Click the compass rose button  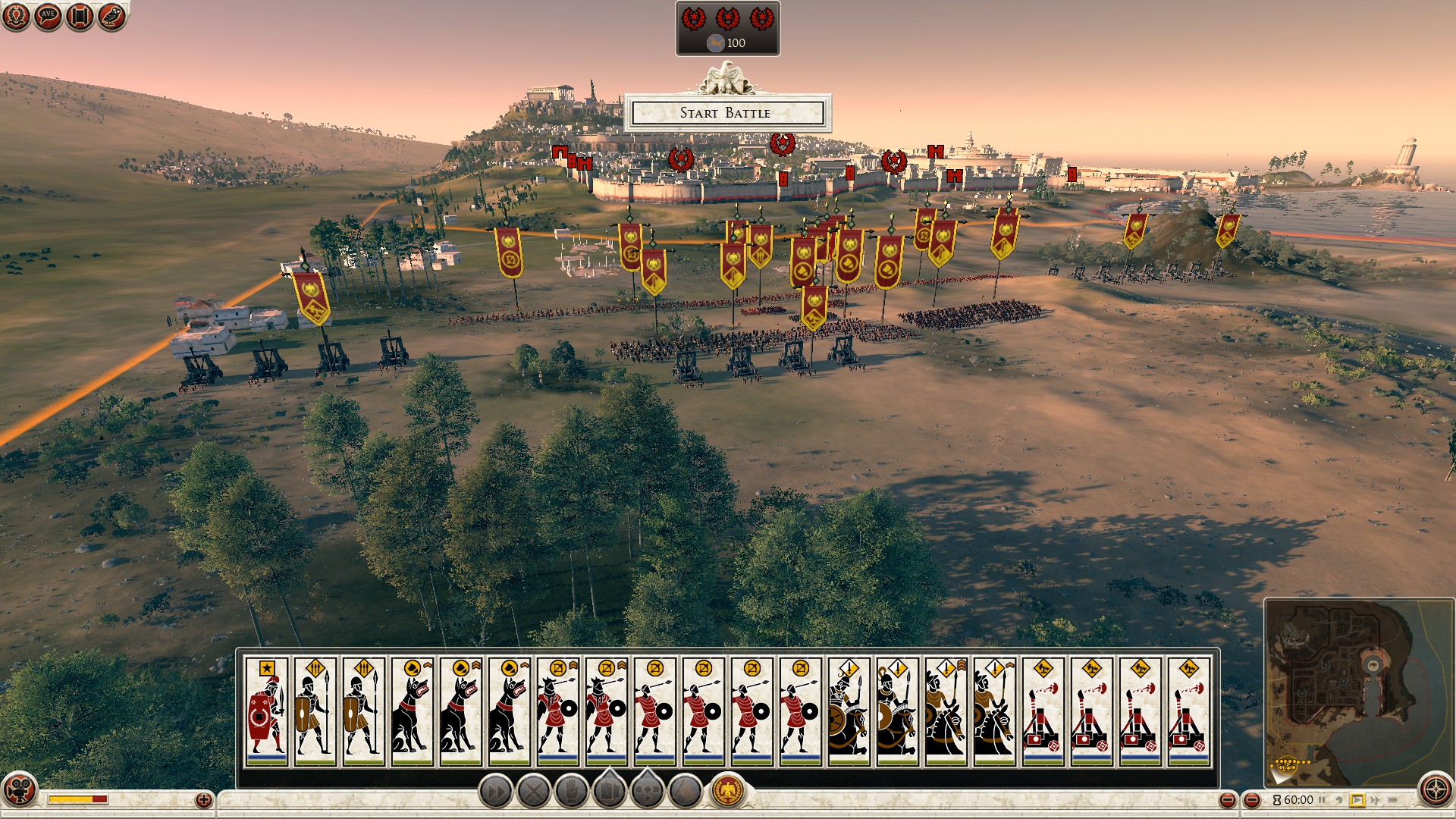(1436, 789)
